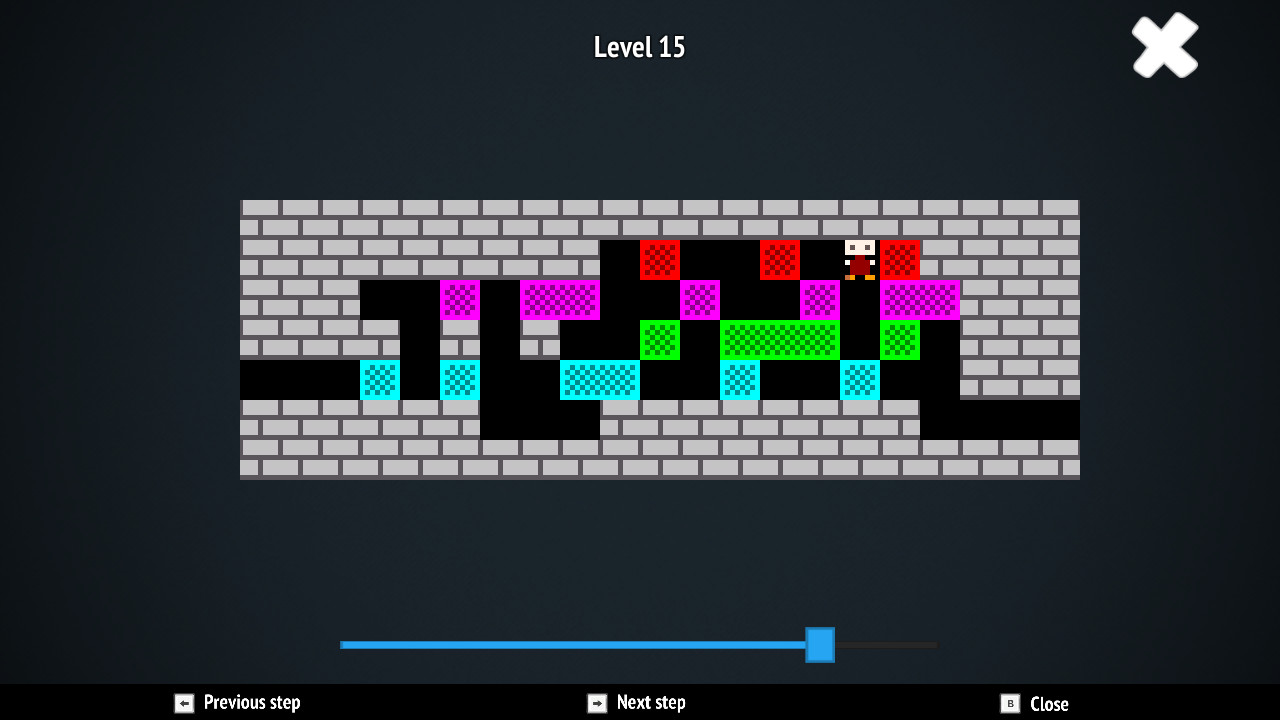Screen dimensions: 1280x720
Task: Click the large green checkered block
Action: click(779, 340)
